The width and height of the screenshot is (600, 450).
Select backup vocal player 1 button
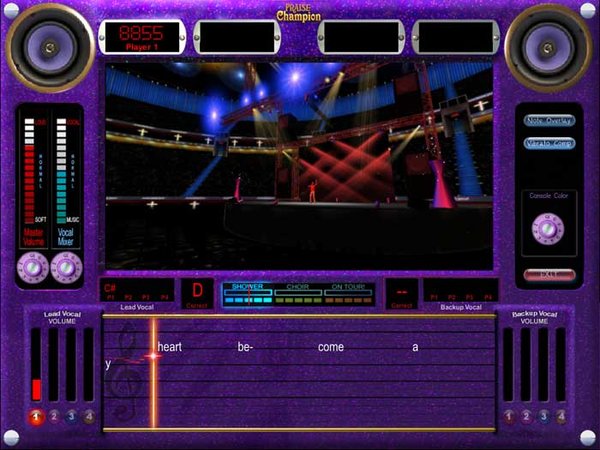pos(510,416)
